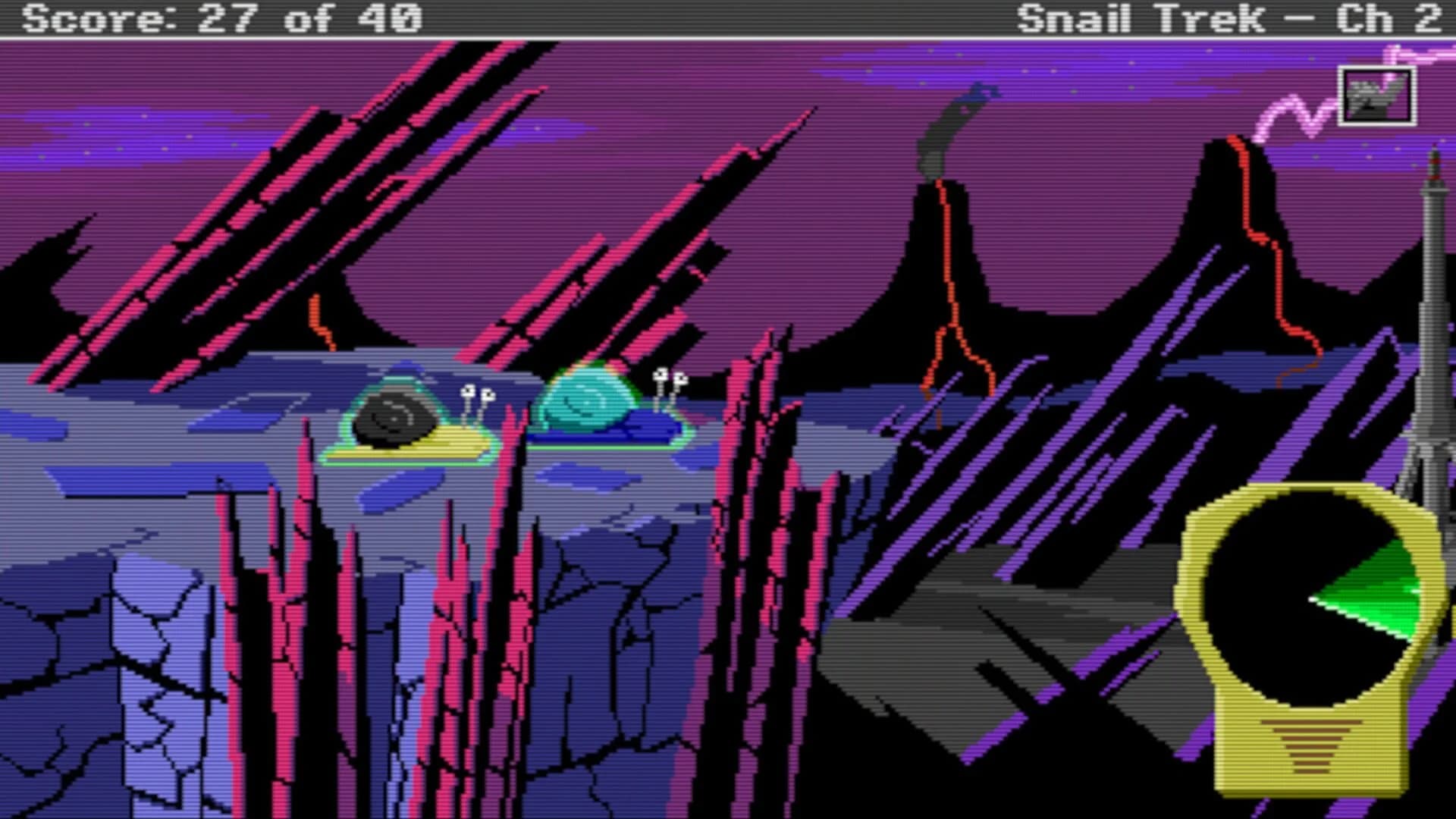Click the rocket ship on the far right edge
Image resolution: width=1456 pixels, height=819 pixels.
pyautogui.click(x=1432, y=303)
